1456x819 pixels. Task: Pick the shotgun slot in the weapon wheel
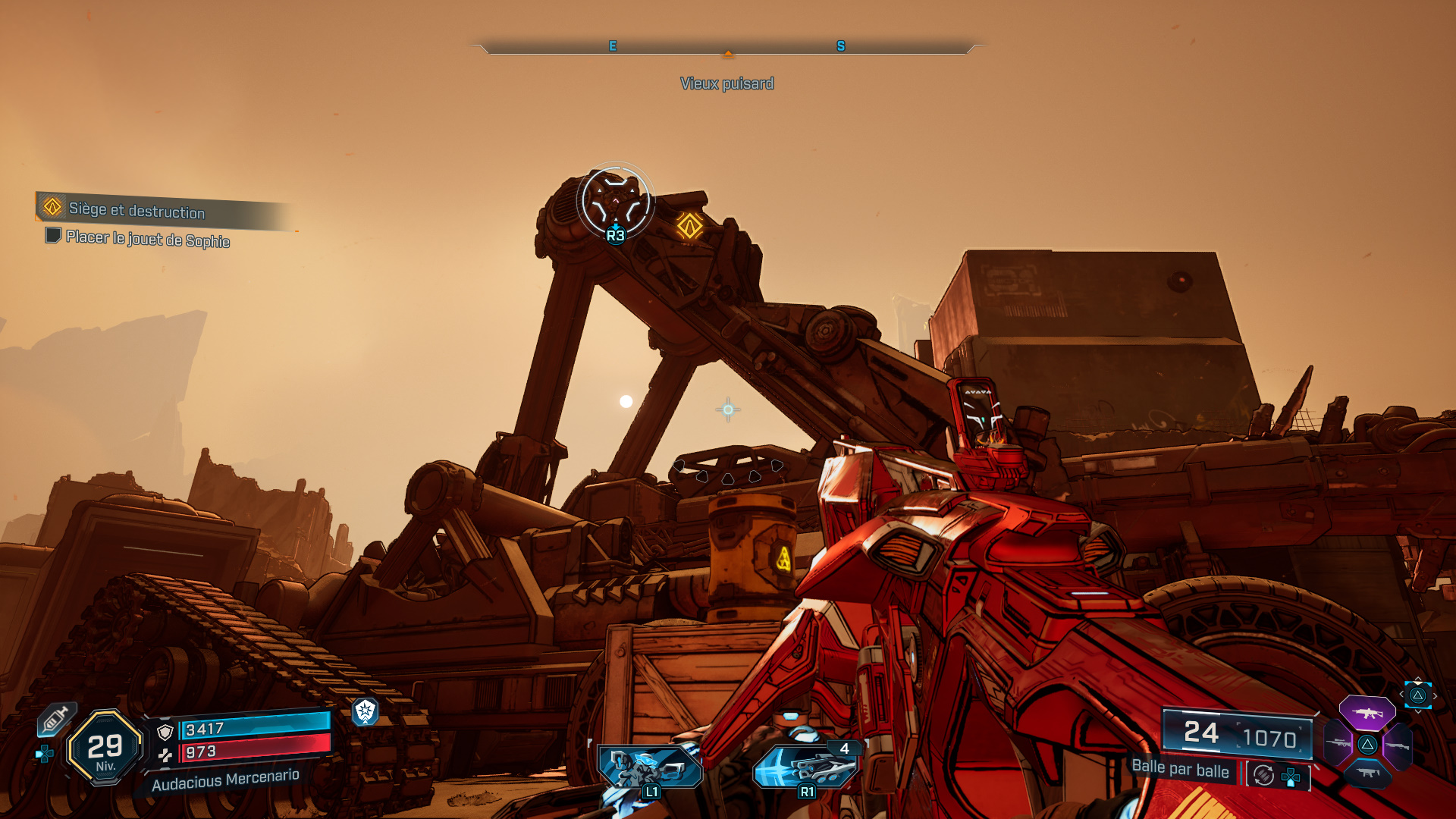[1399, 746]
